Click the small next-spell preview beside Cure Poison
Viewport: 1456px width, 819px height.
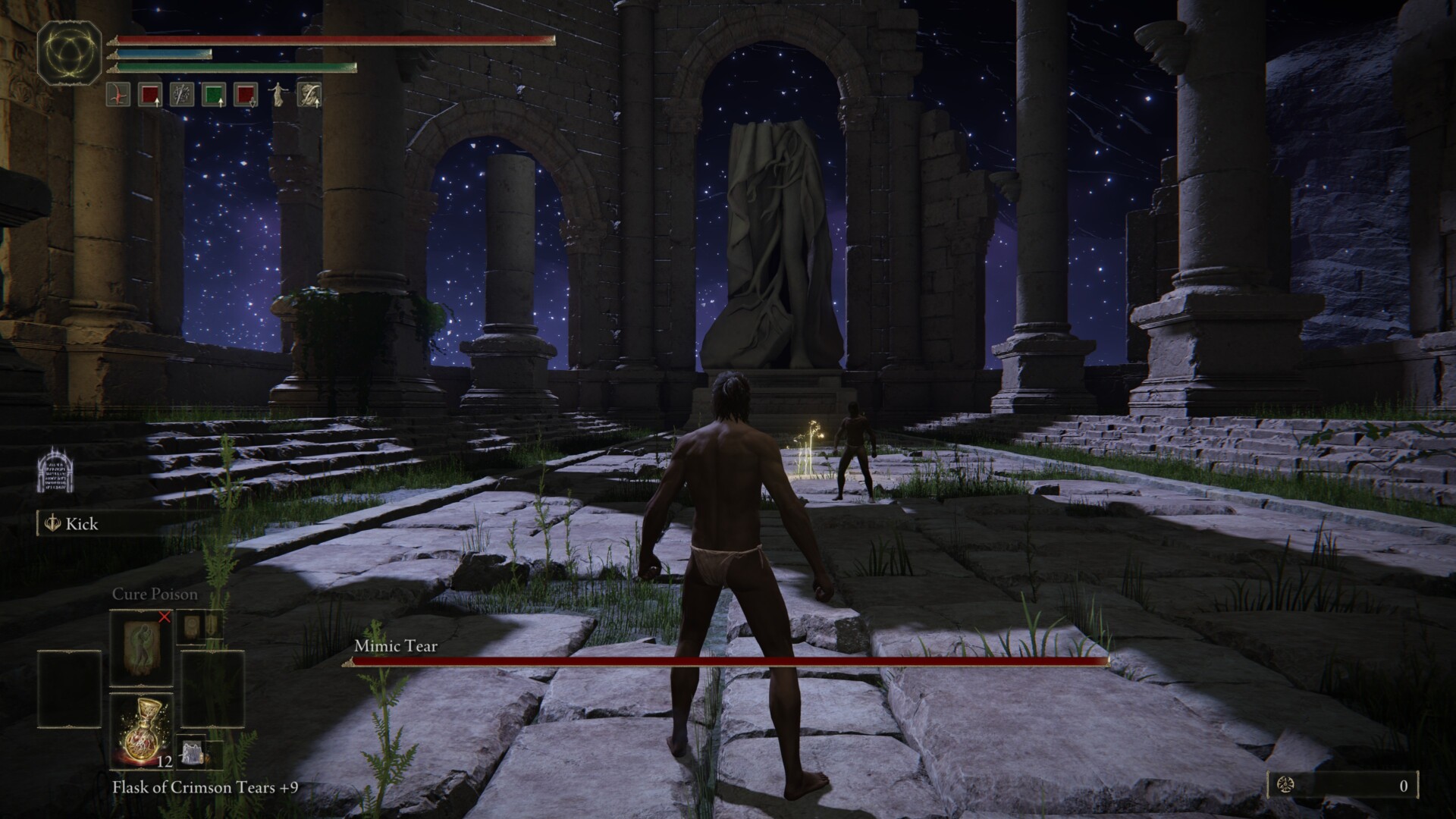click(200, 626)
